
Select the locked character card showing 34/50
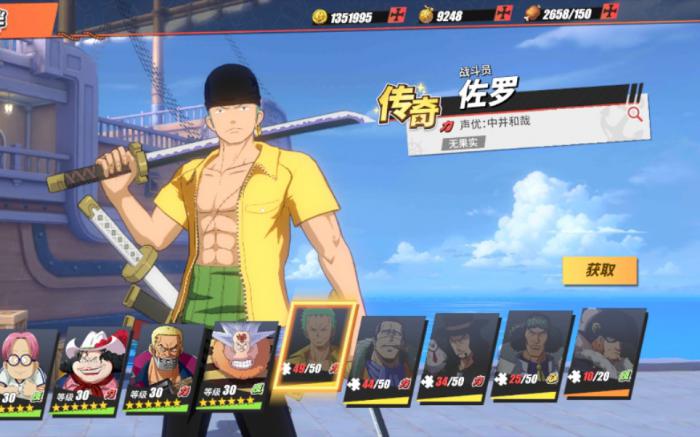(x=458, y=357)
